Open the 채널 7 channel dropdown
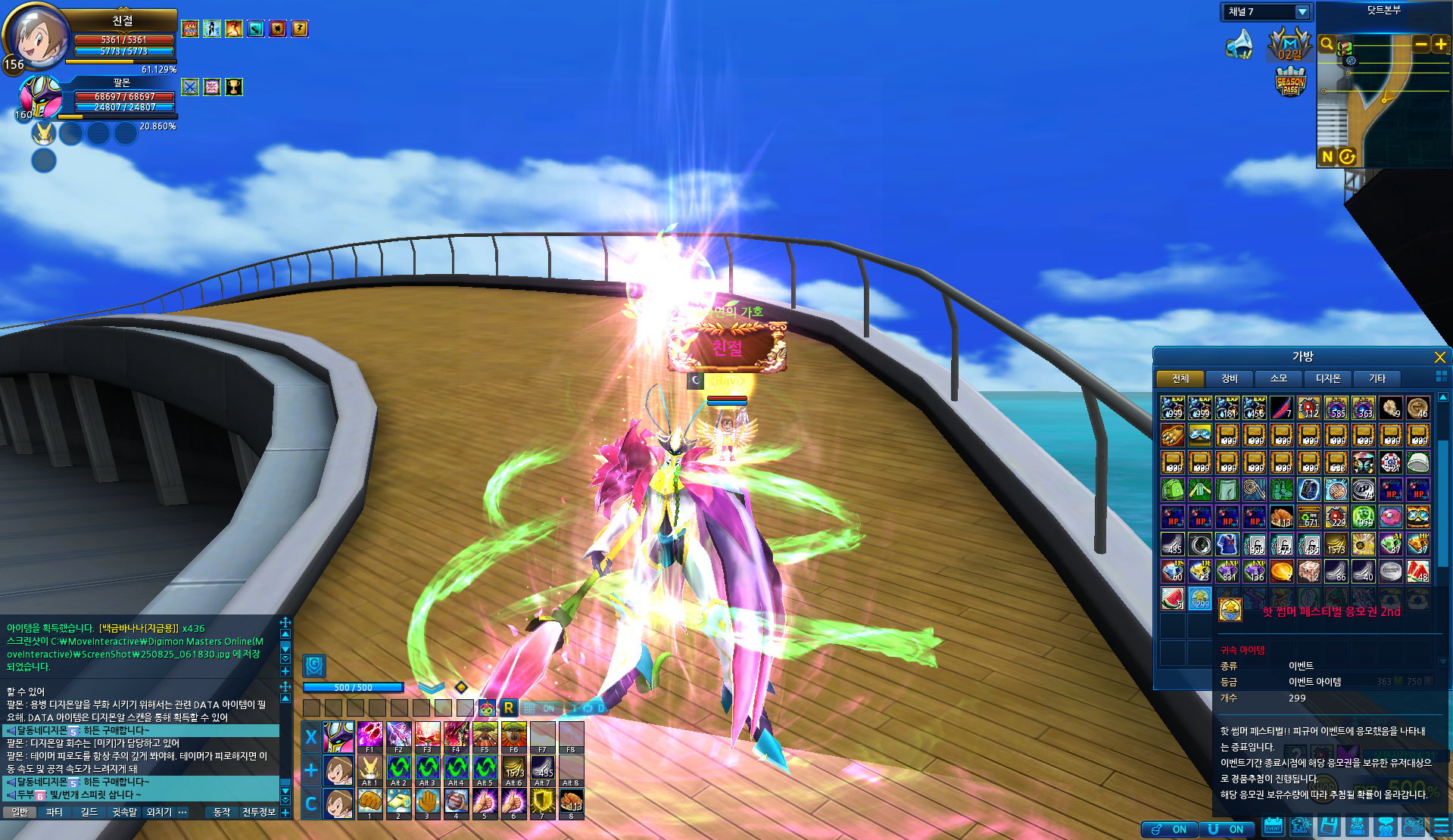 coord(1302,12)
